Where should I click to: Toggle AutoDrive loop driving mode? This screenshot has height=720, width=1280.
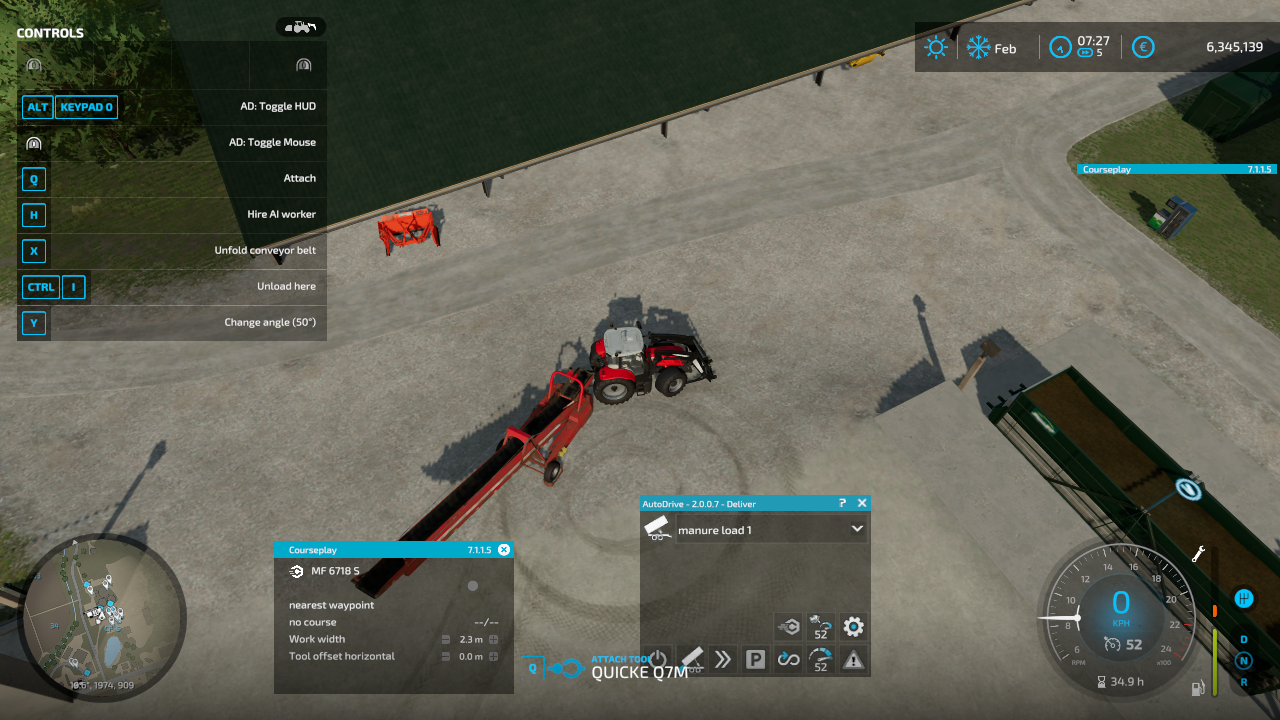tap(788, 659)
